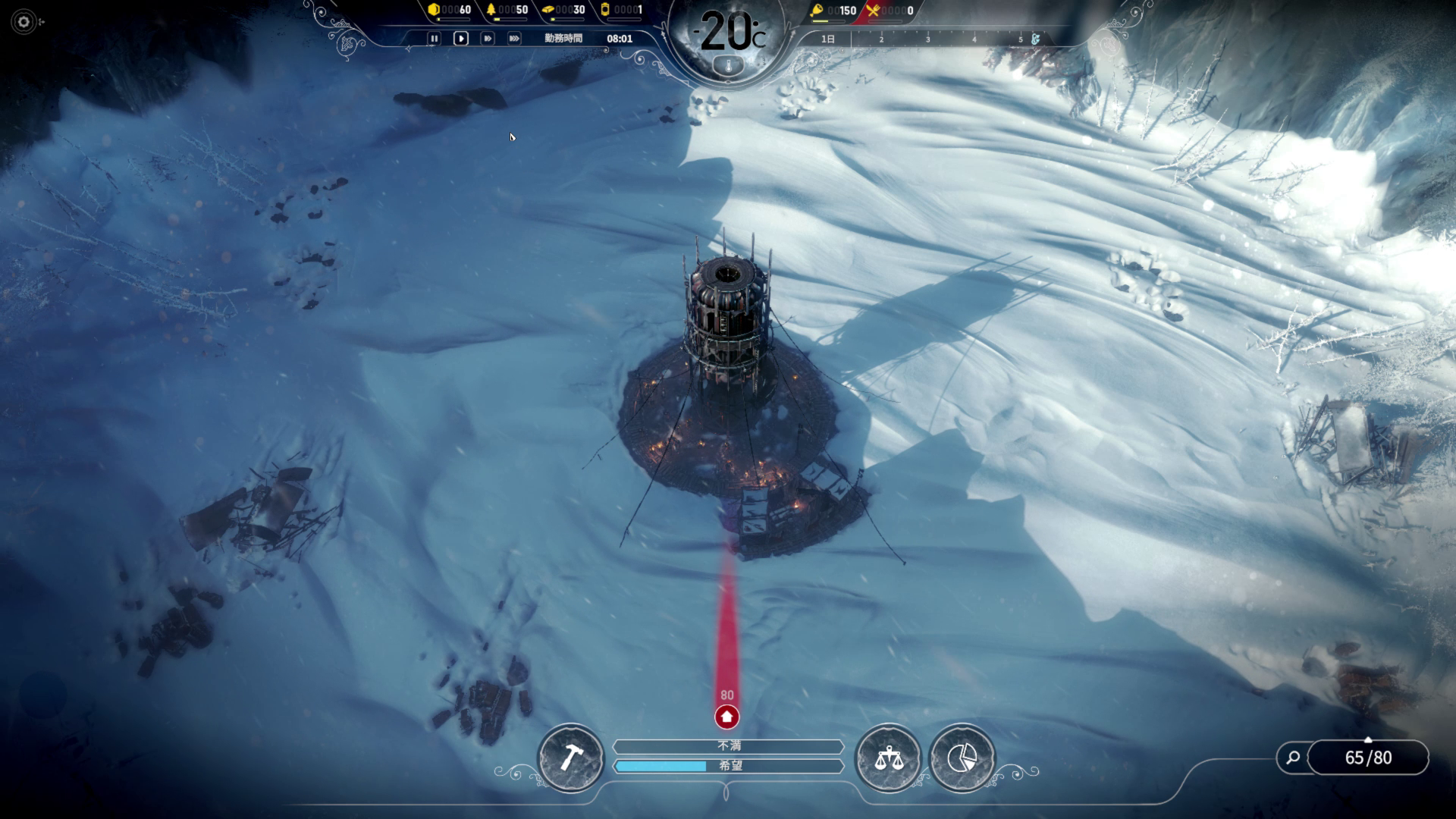The height and width of the screenshot is (819, 1456).
Task: Select the raw food counter
Action: point(833,11)
